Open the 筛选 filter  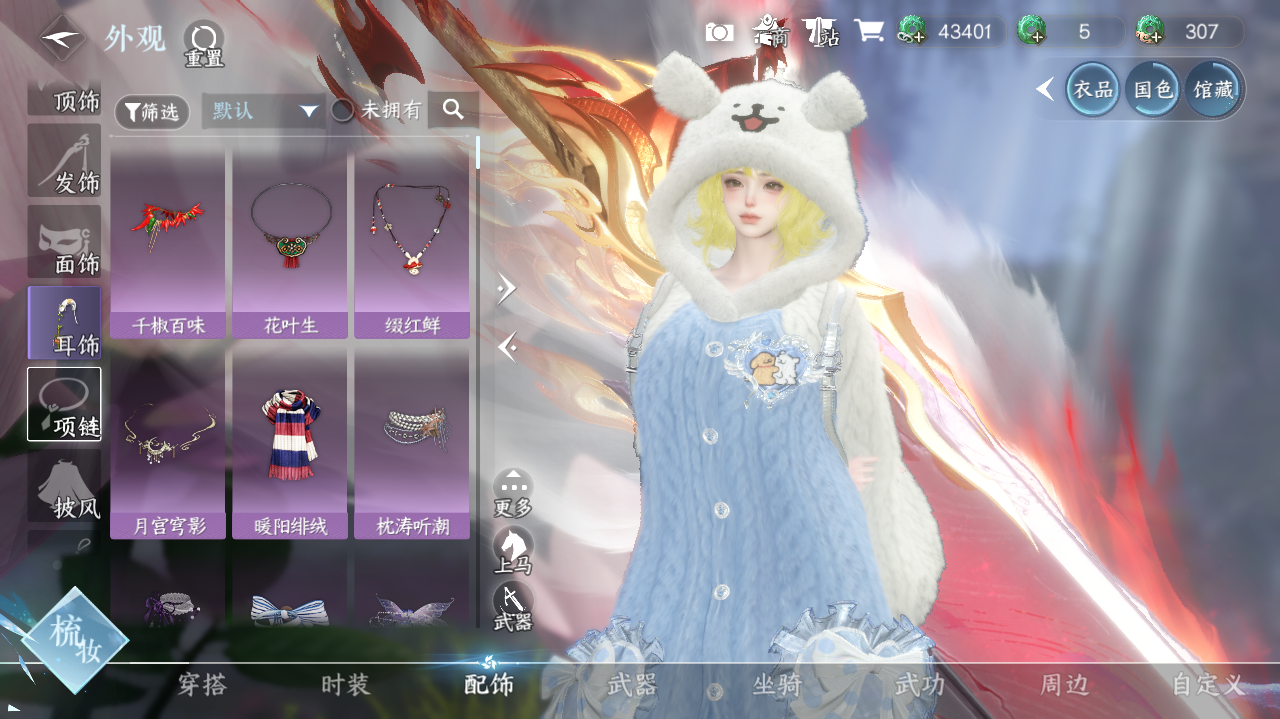151,112
